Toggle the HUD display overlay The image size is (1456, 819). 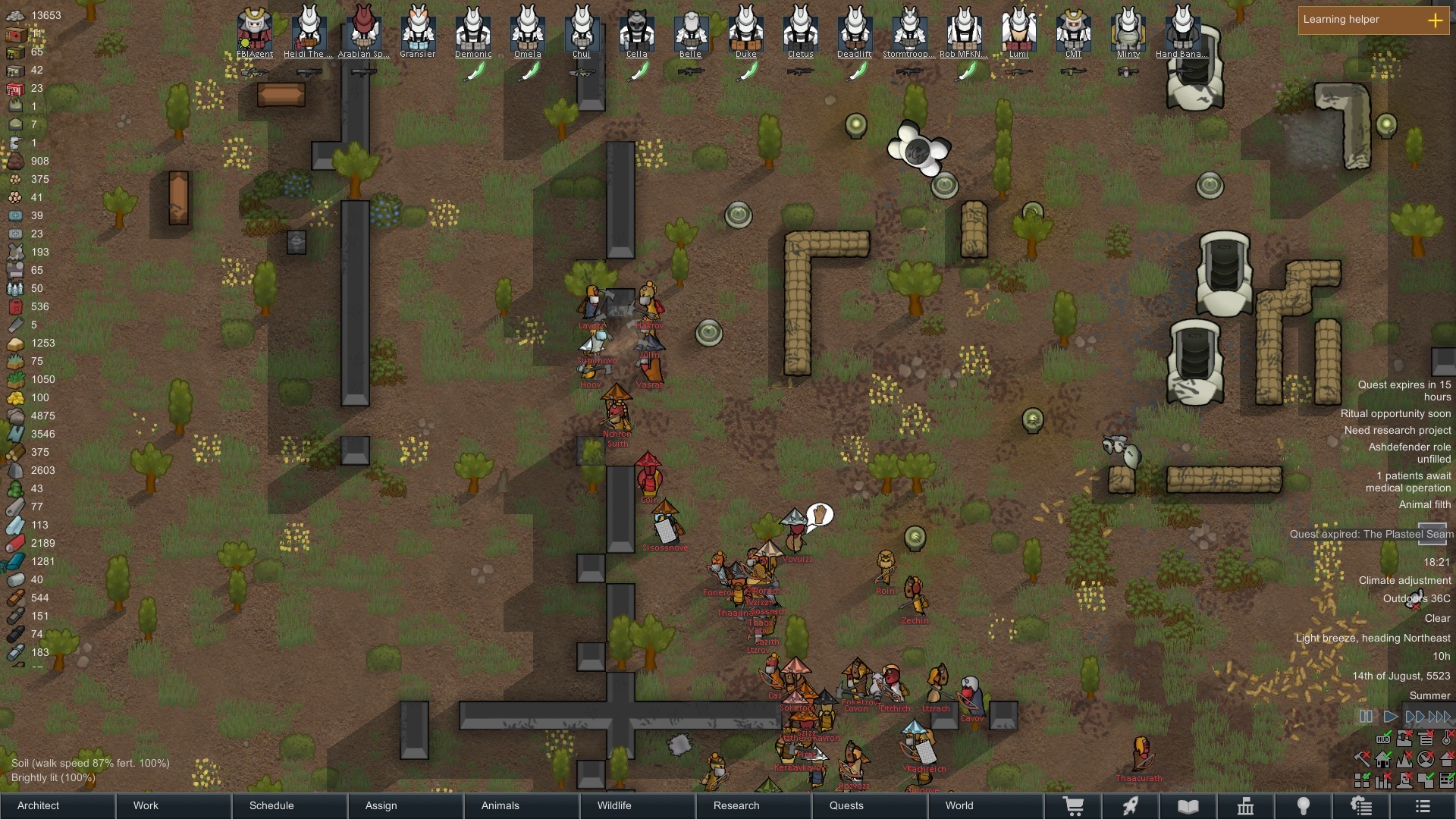point(1383,739)
